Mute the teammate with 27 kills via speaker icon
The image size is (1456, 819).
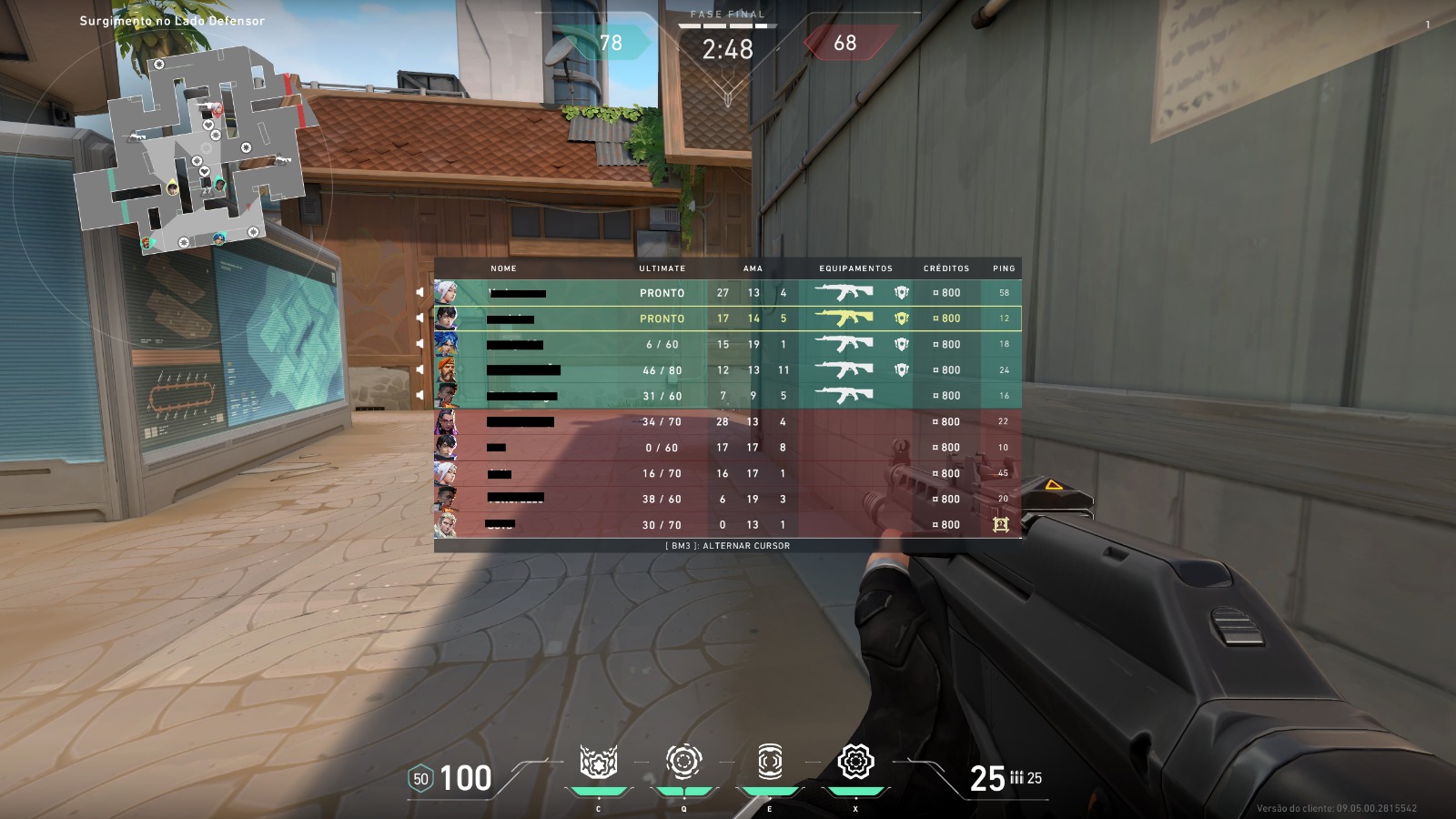pyautogui.click(x=420, y=293)
